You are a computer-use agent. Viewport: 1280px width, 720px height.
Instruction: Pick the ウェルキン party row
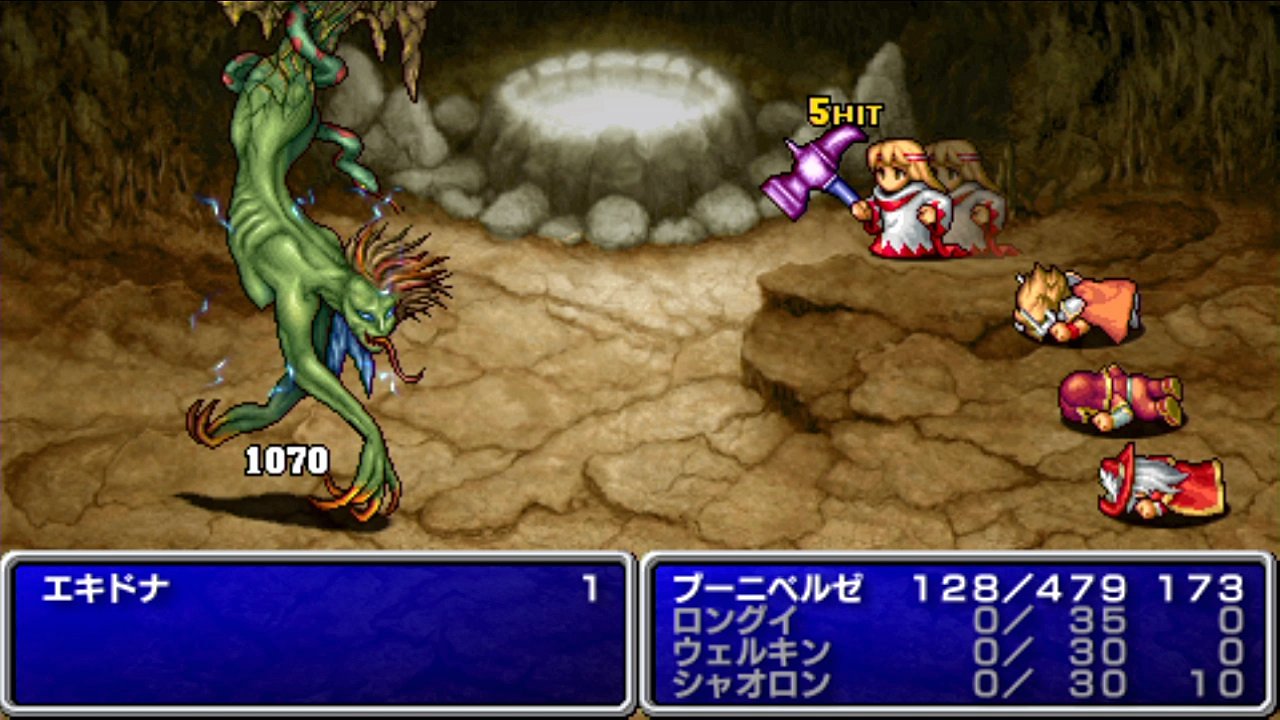point(751,652)
